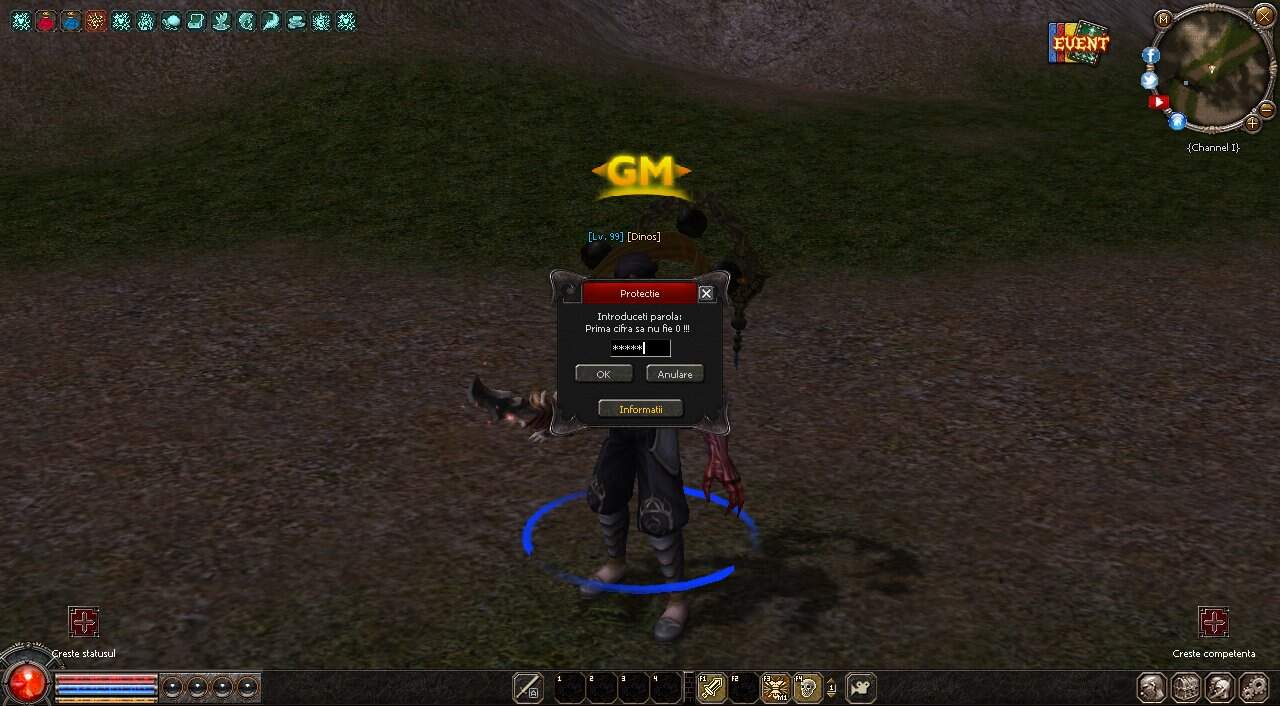1280x706 pixels.
Task: Activate the F4 skull skill slot
Action: 808,688
